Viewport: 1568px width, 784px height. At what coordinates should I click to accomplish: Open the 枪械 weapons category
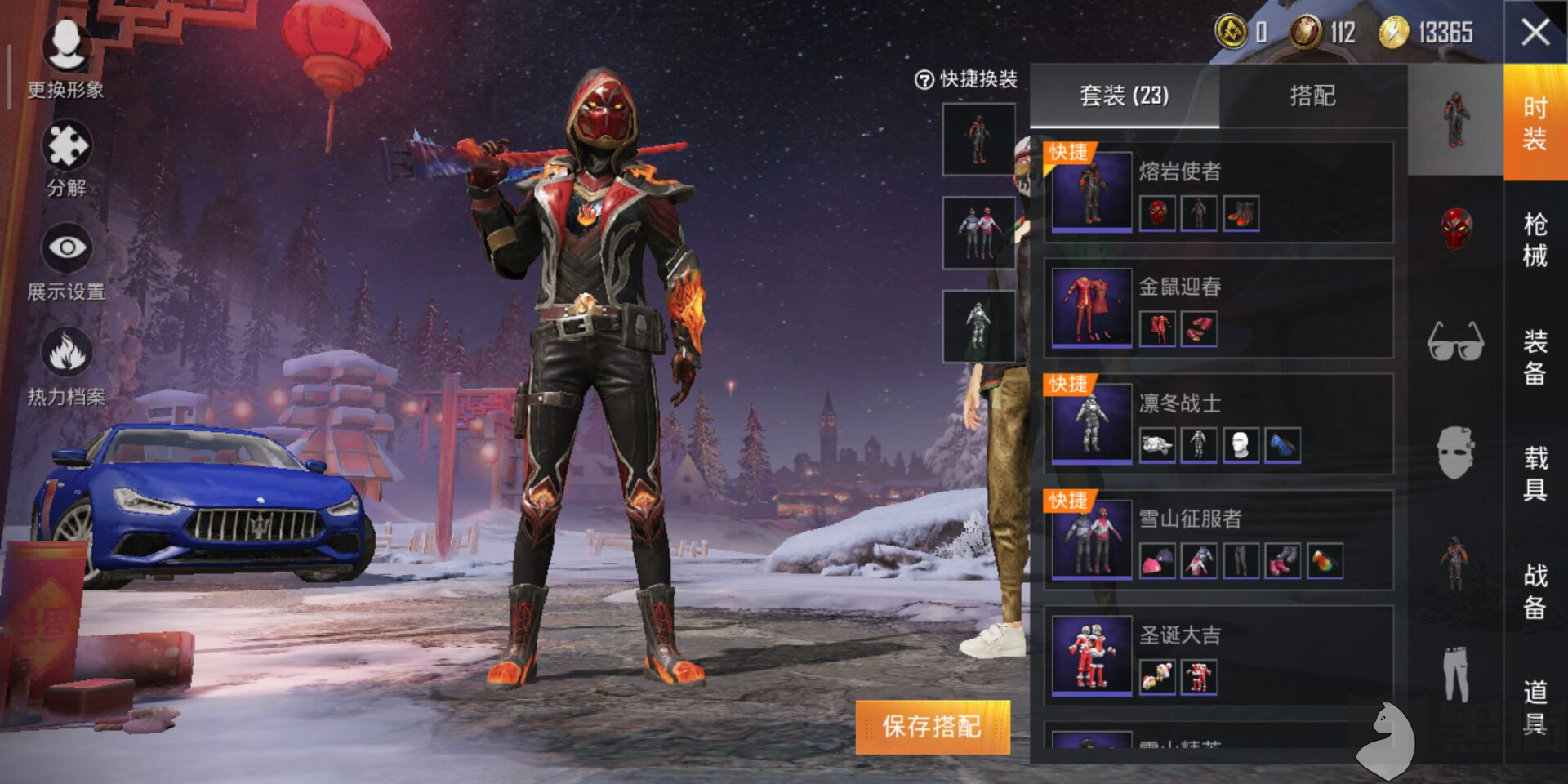pos(1535,239)
